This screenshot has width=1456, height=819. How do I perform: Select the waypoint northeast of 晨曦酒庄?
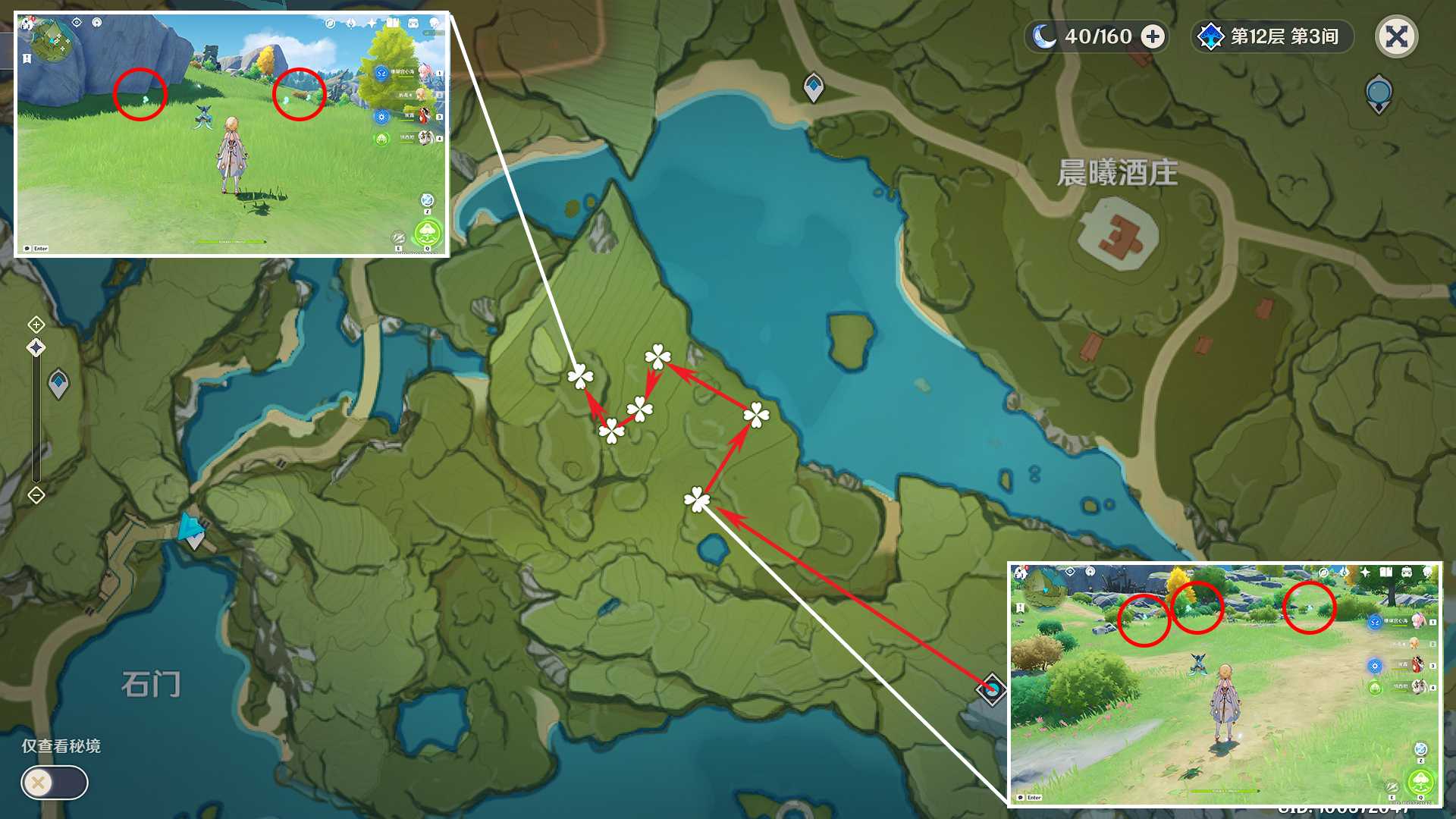coord(1378,93)
